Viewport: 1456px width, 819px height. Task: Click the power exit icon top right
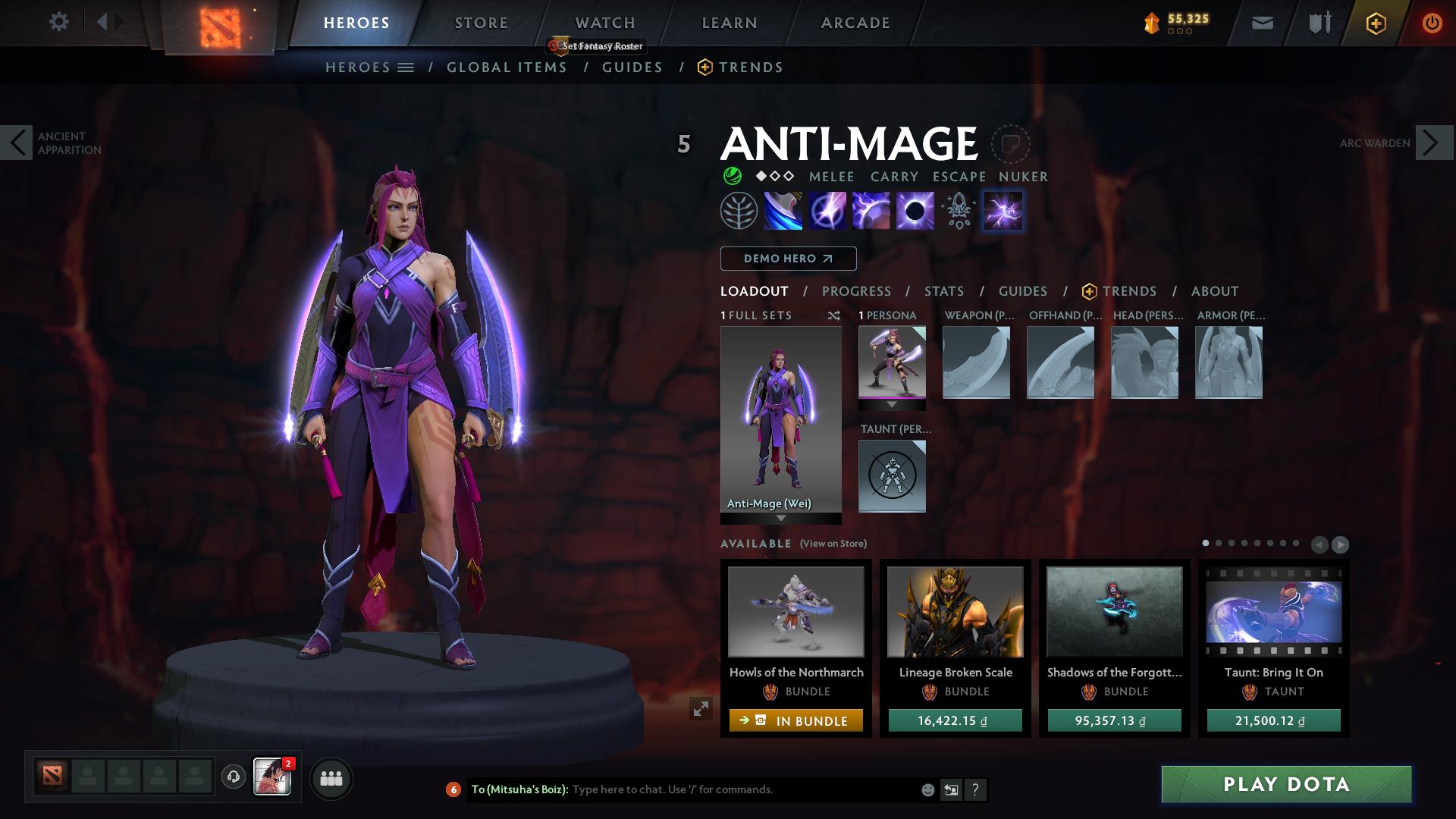tap(1432, 23)
